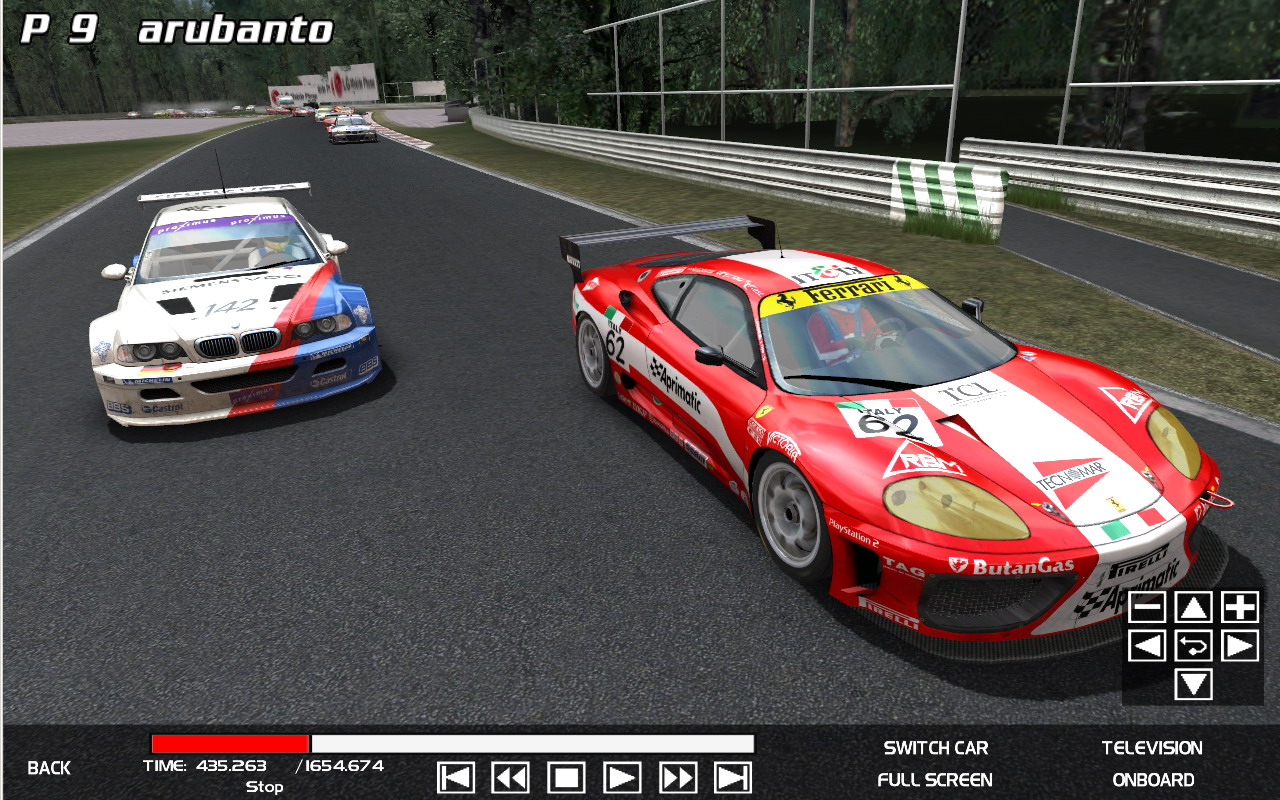Pan camera with the left arrow

[x=1147, y=645]
